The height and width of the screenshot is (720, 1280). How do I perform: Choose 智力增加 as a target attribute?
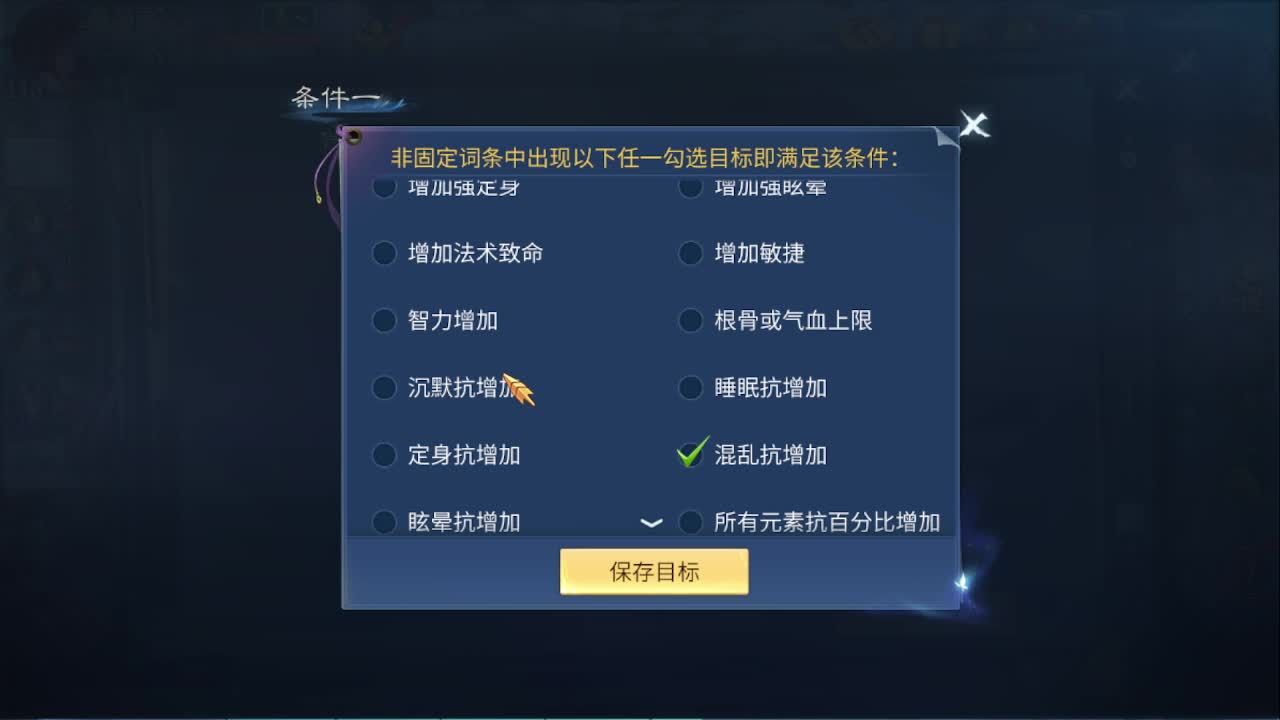[385, 321]
